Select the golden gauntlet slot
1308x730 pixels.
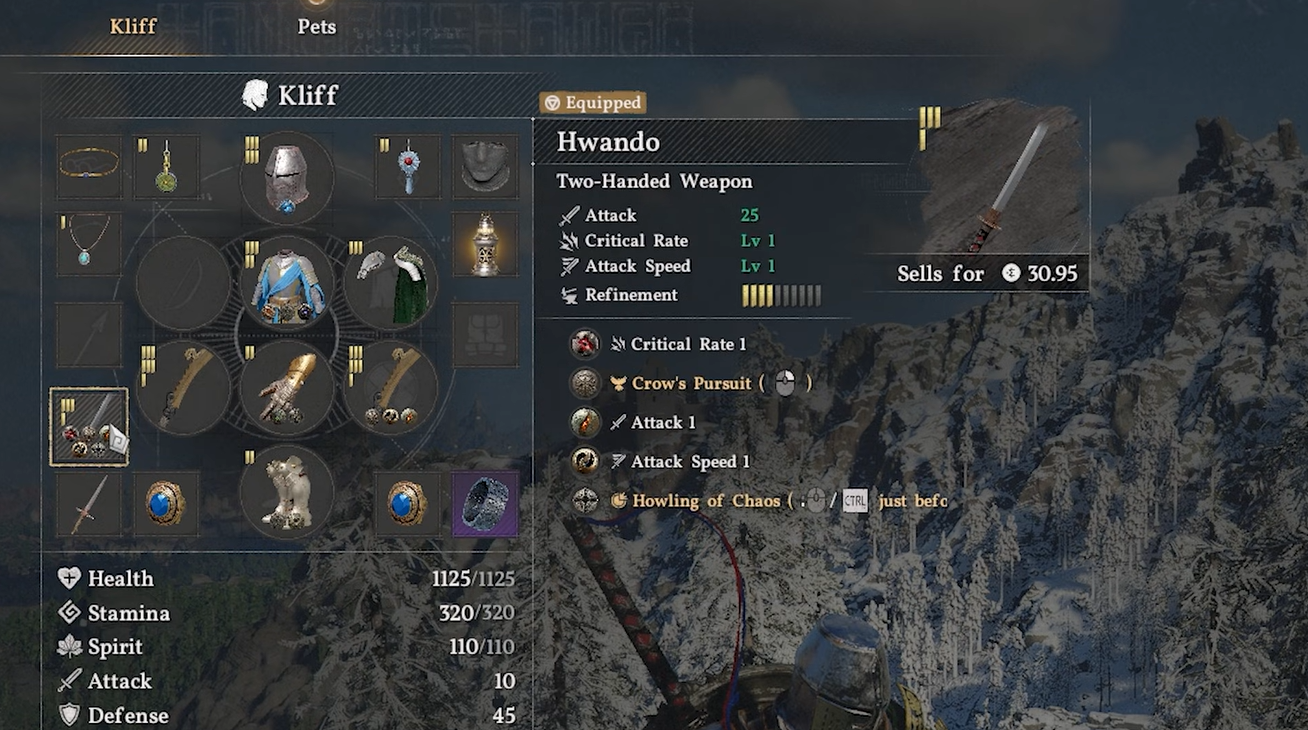(x=287, y=388)
